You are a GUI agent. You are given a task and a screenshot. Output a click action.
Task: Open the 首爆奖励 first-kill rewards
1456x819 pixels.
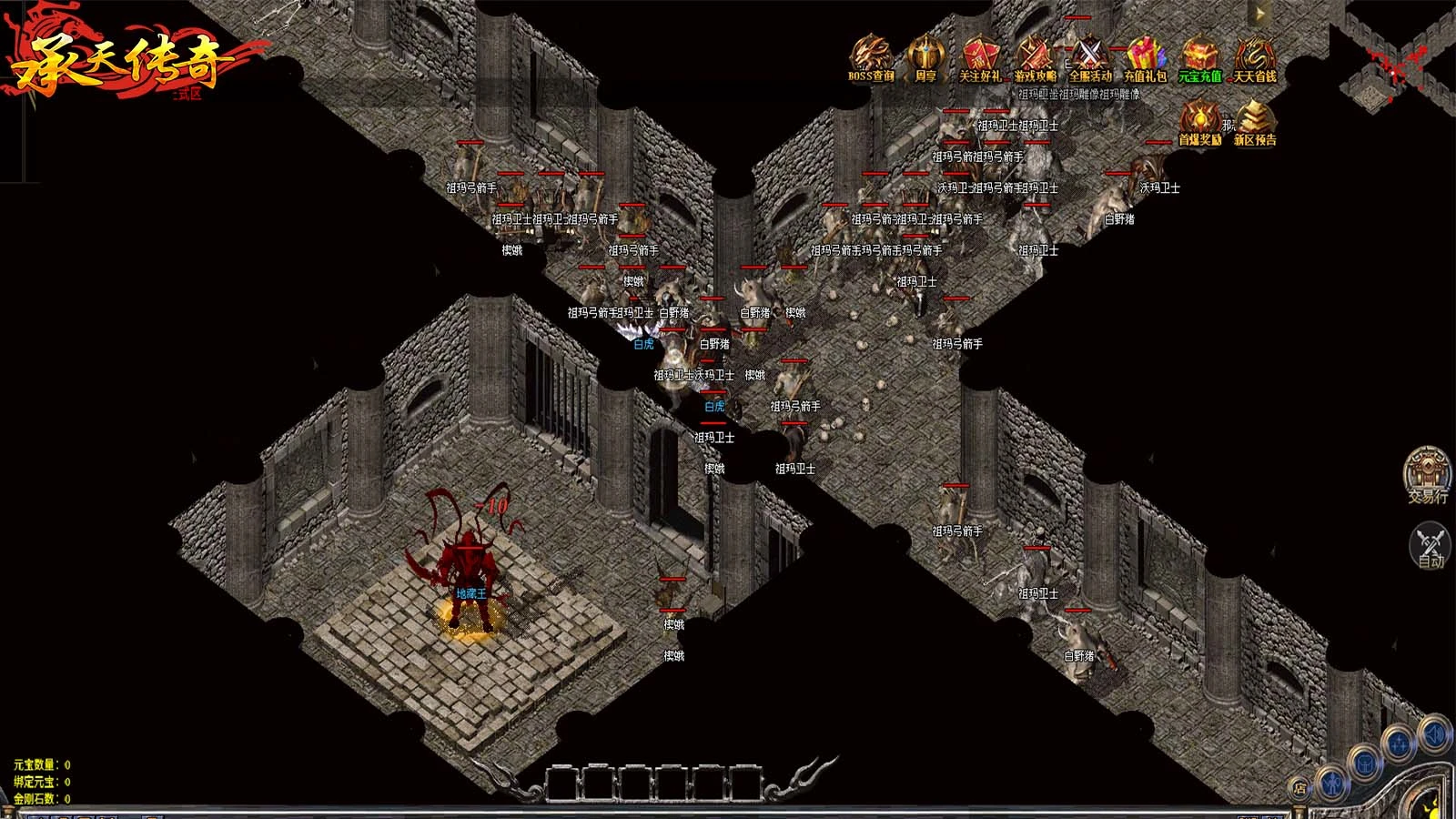click(x=1200, y=122)
